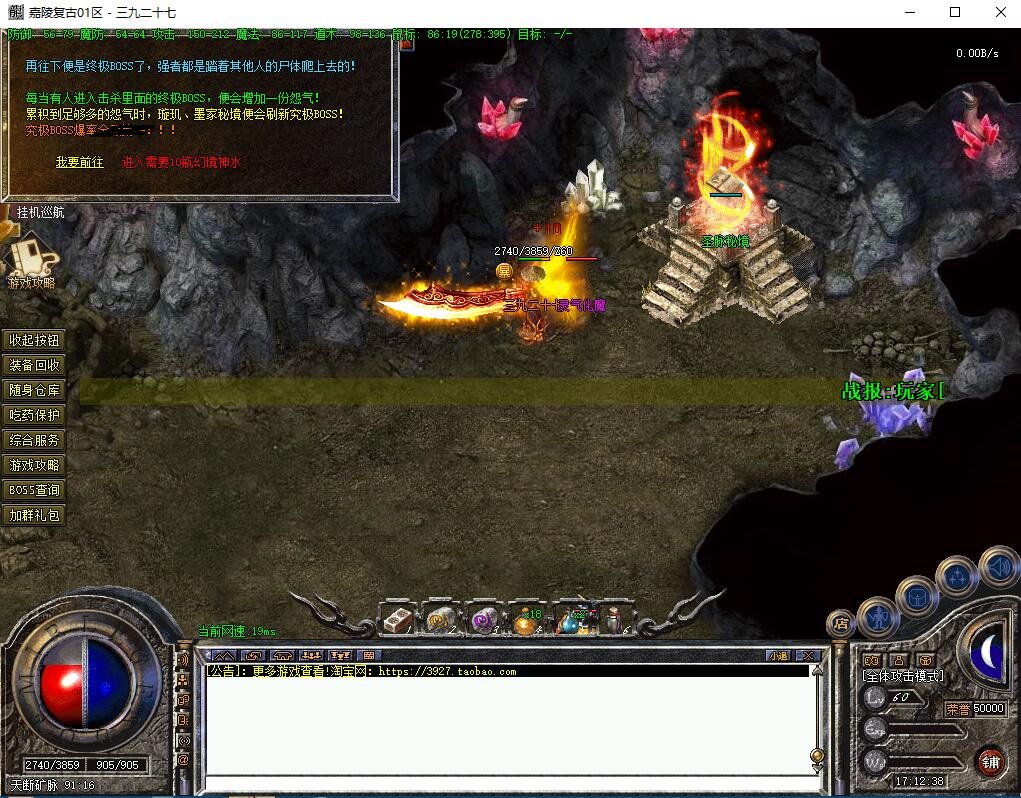Click the 我要前往 dialogue option
Screen dimensions: 1021x798
click(79, 162)
